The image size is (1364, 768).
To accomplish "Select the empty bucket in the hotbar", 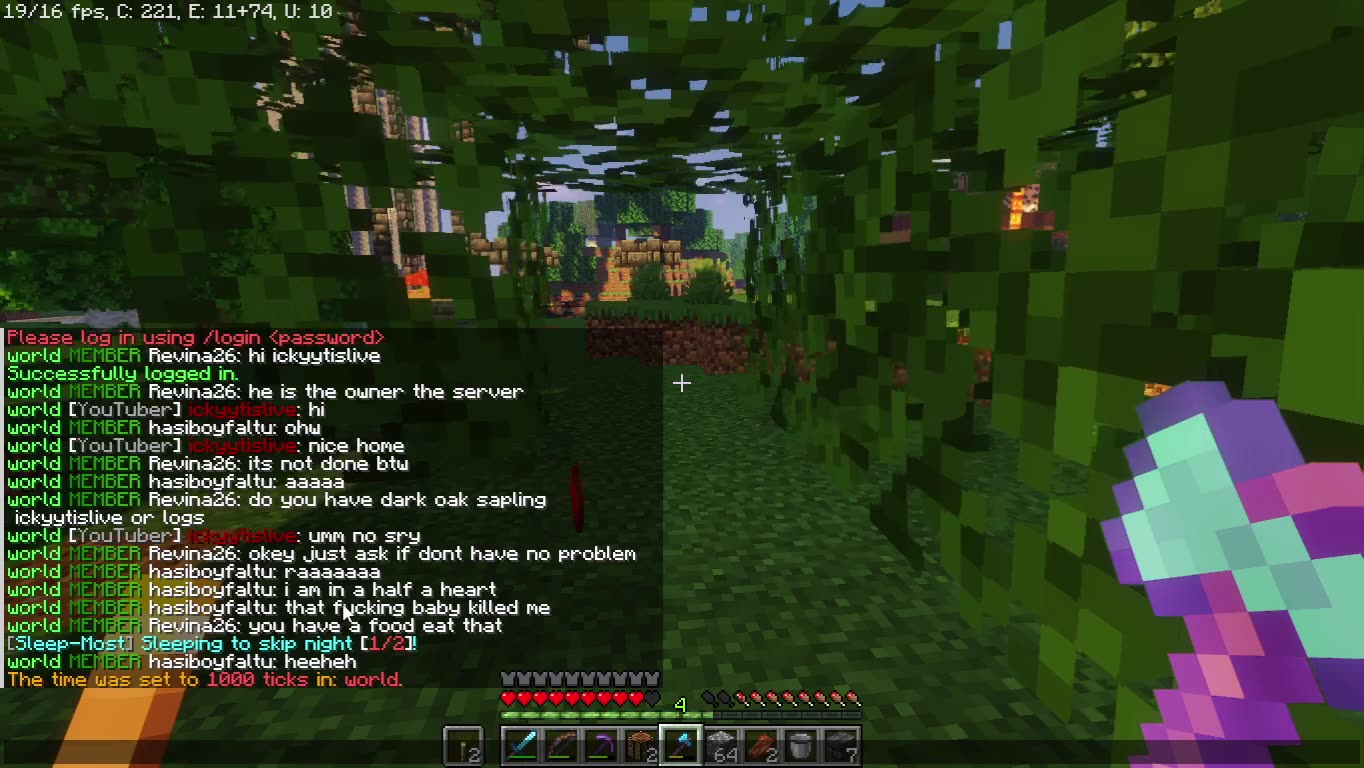I will 801,744.
